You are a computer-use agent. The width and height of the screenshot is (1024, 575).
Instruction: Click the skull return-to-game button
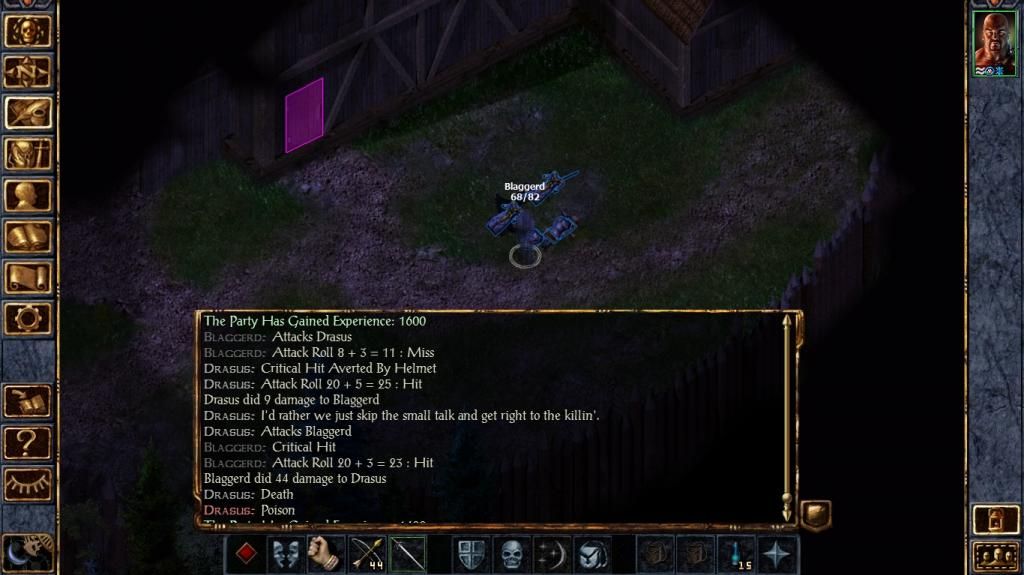click(28, 30)
